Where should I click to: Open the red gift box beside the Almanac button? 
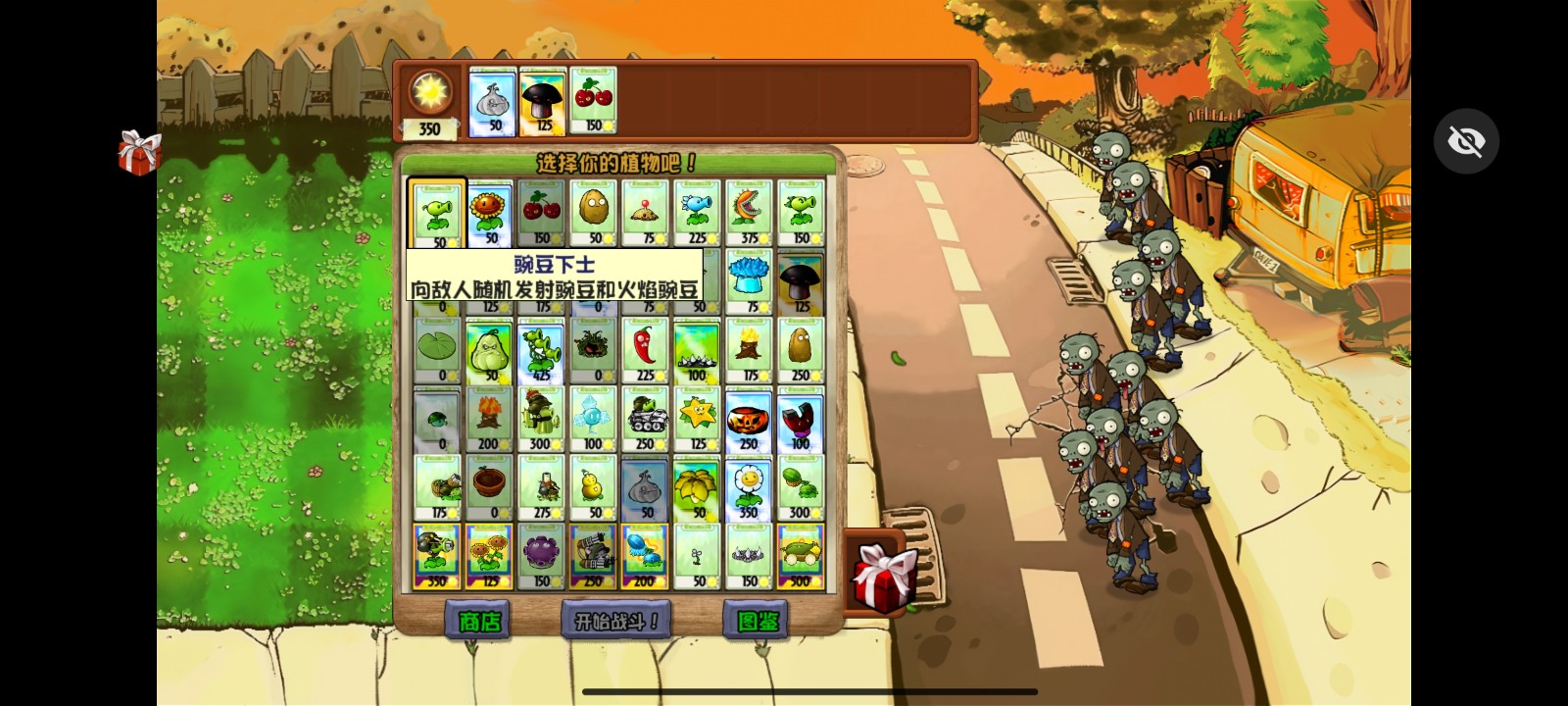coord(881,577)
